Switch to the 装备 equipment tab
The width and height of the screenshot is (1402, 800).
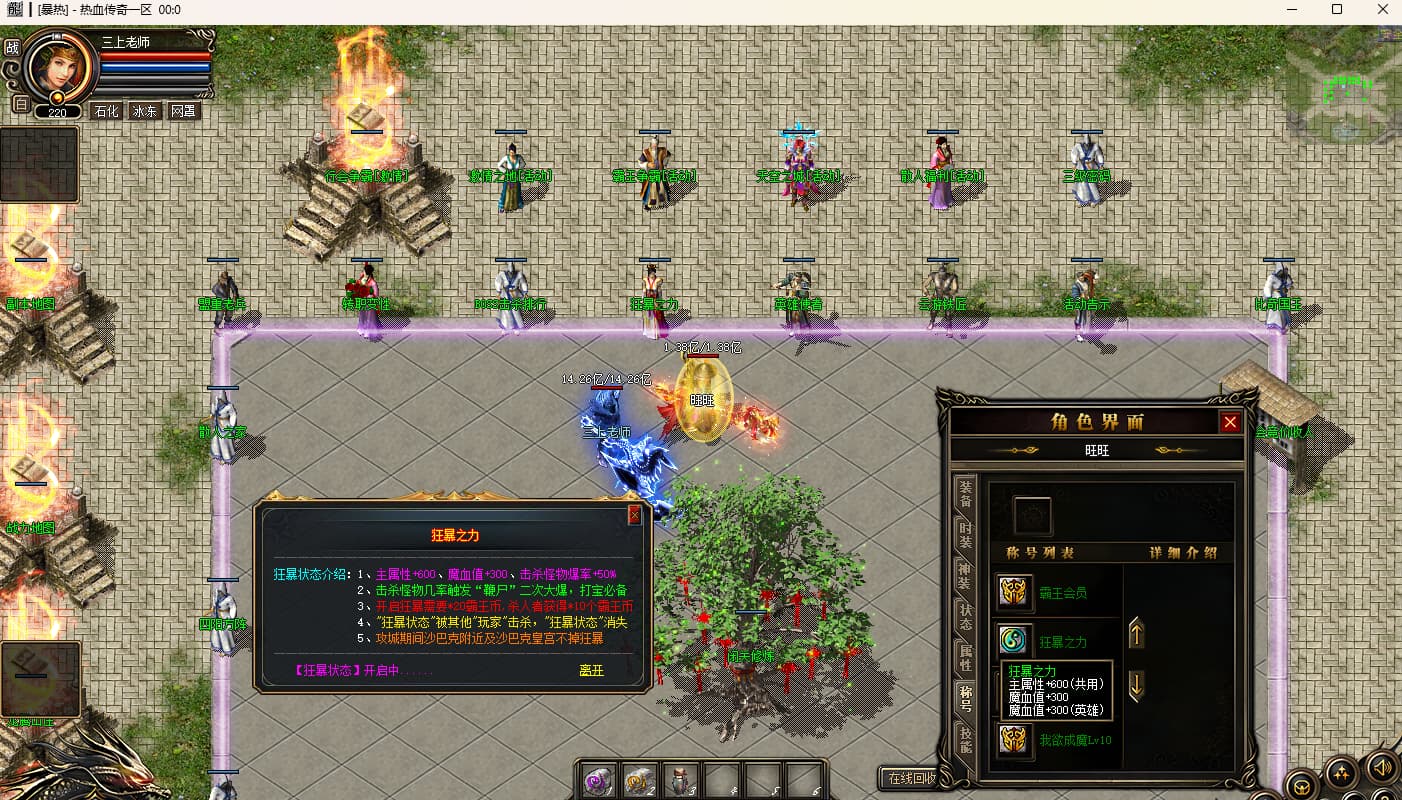coord(965,493)
